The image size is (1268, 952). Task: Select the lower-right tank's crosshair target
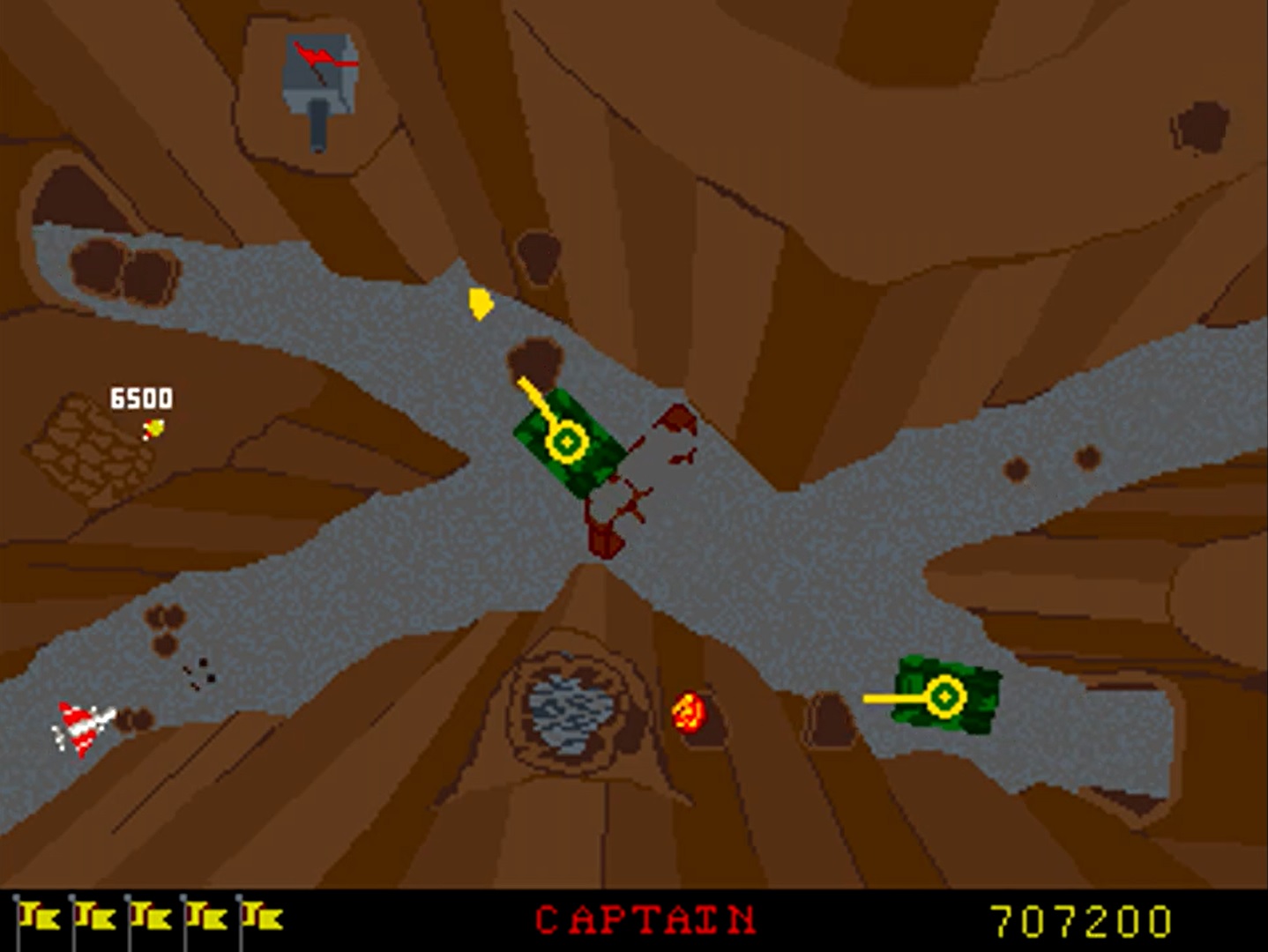[943, 696]
